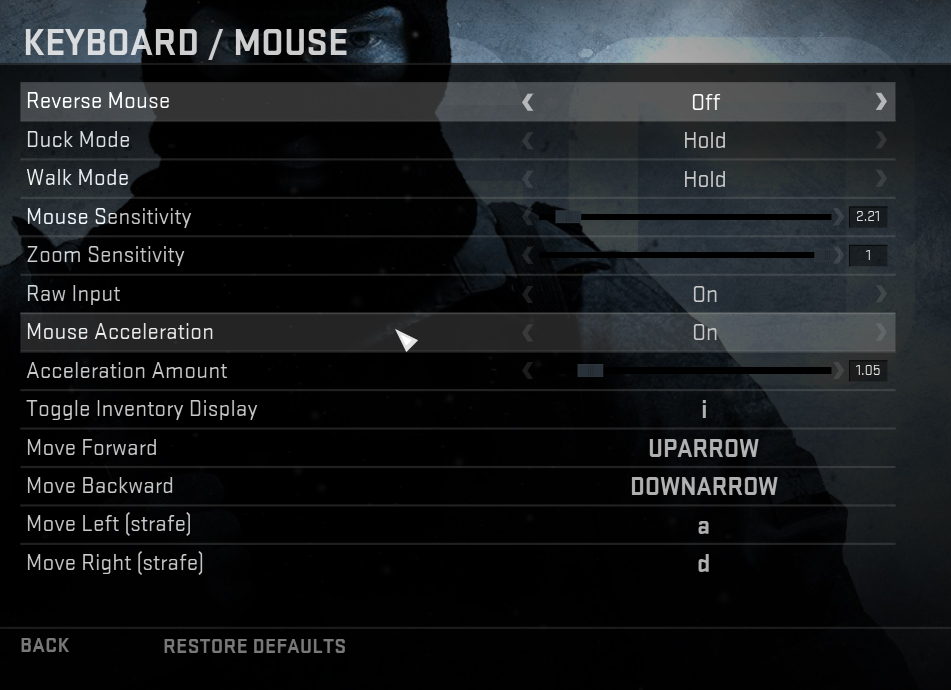The image size is (951, 690).
Task: Rebind the Move Left strafe key
Action: 704,525
